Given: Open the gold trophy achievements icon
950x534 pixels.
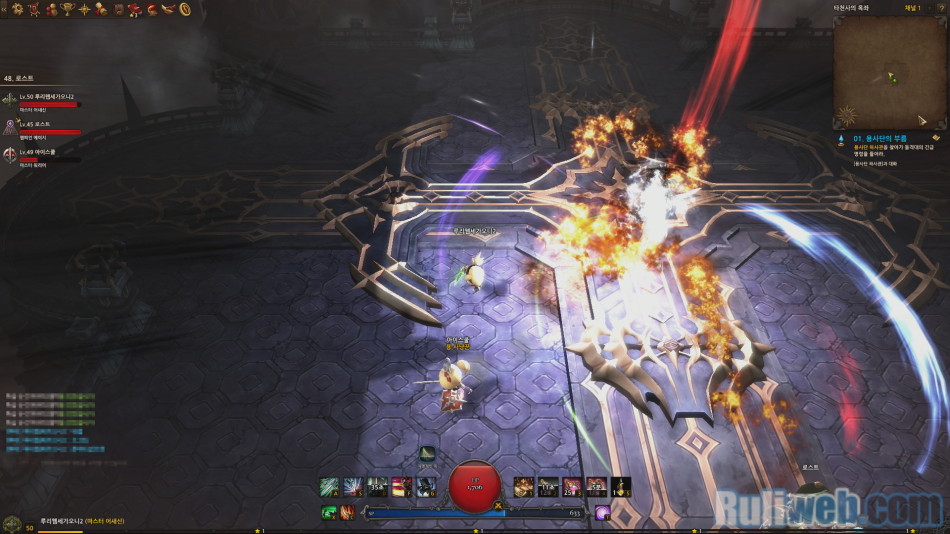Looking at the screenshot, I should click(x=65, y=9).
